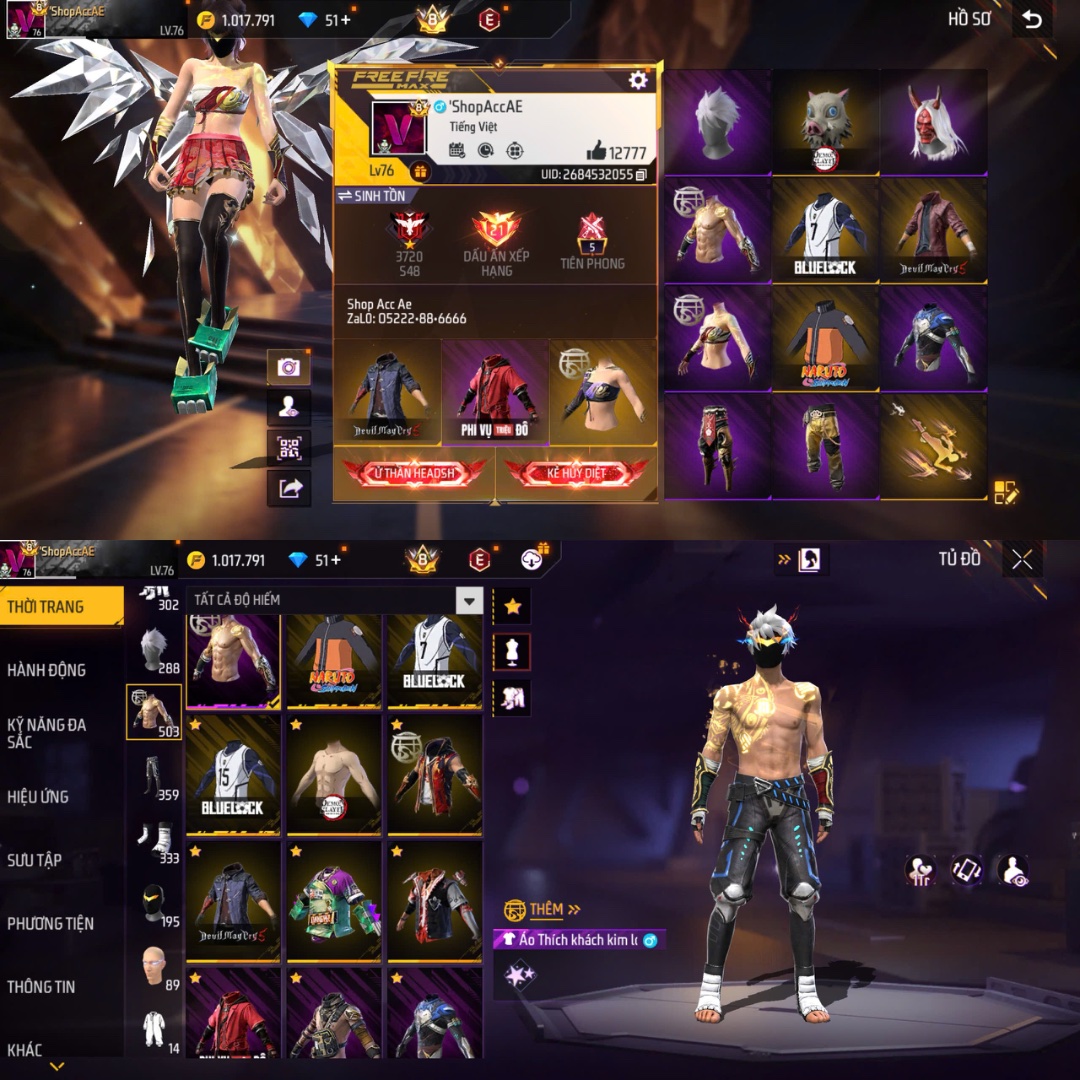The image size is (1080, 1080).
Task: Open profile settings gear icon
Action: click(638, 81)
